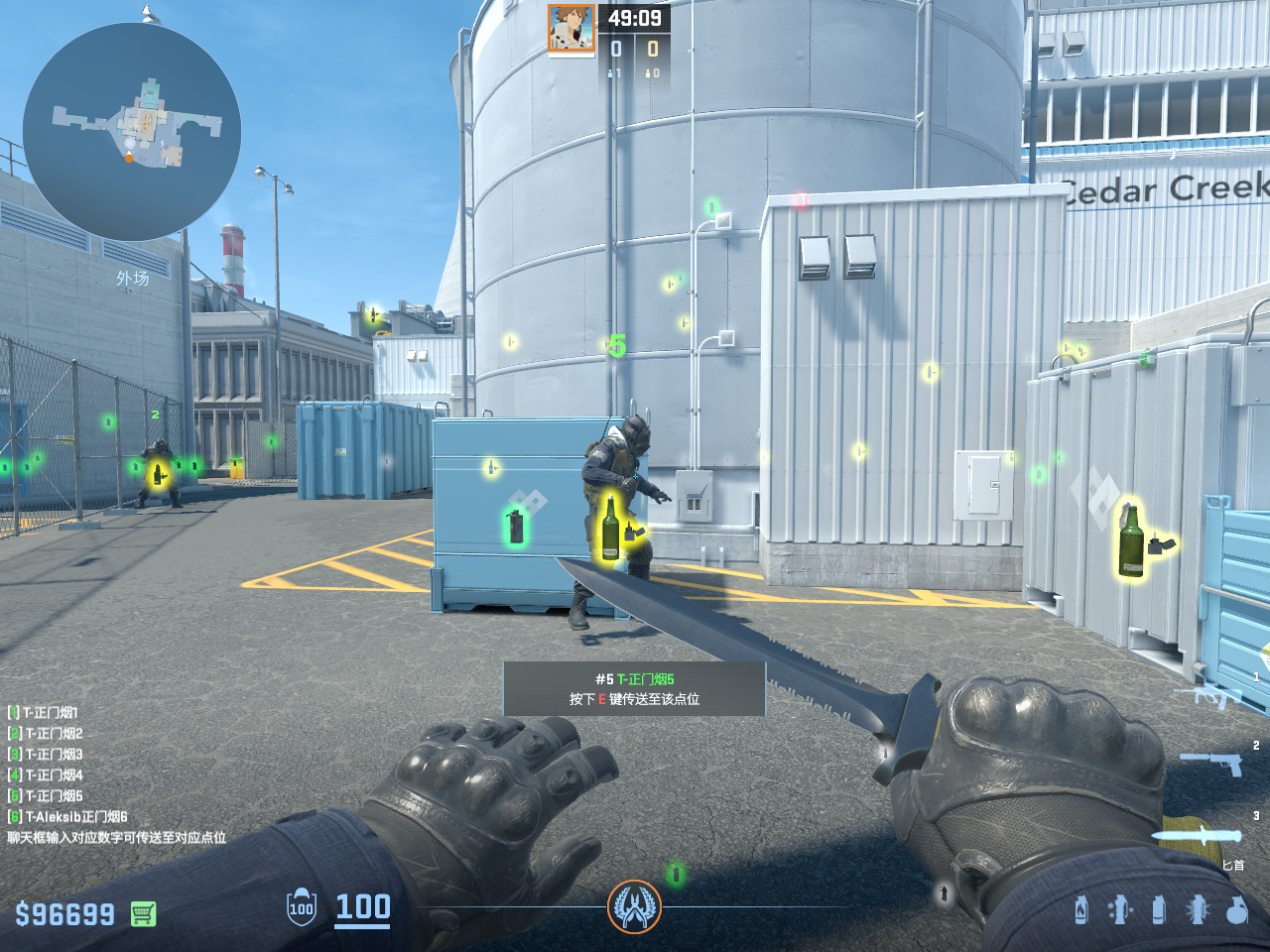Choose list entry 1 T-正门烟1
The width and height of the screenshot is (1270, 952).
44,712
